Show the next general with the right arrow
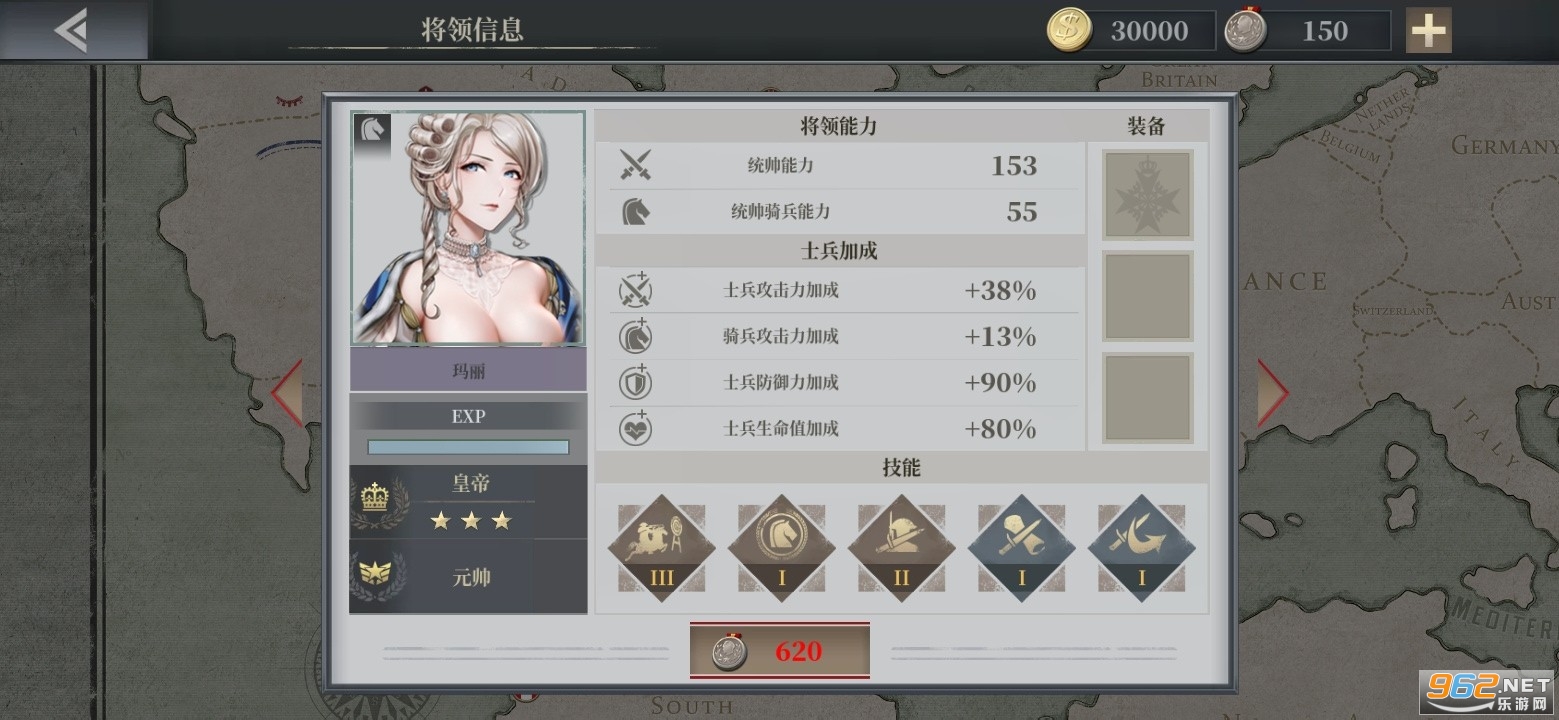This screenshot has height=720, width=1559. point(1271,392)
